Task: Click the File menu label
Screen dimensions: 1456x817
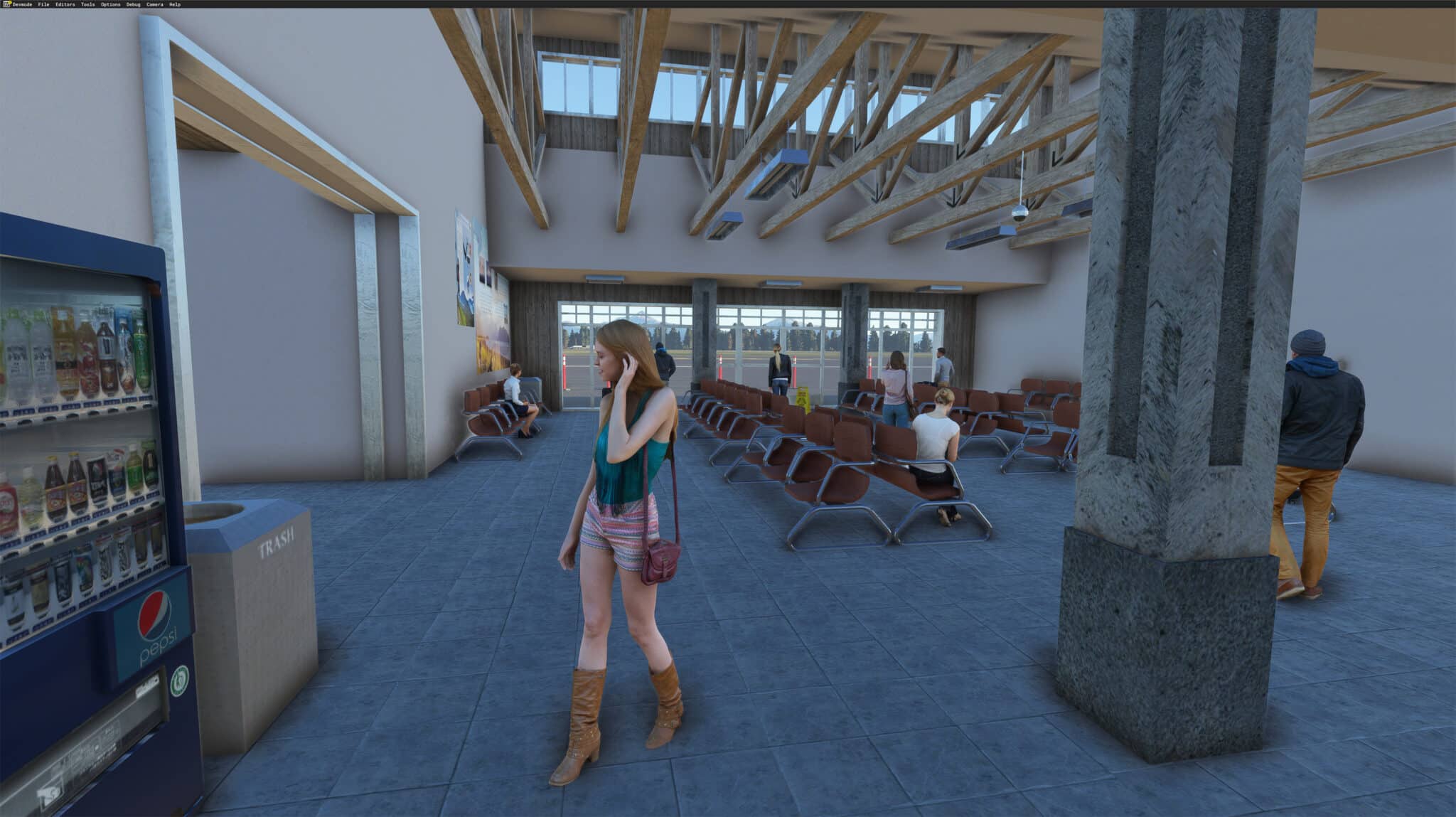Action: click(43, 4)
